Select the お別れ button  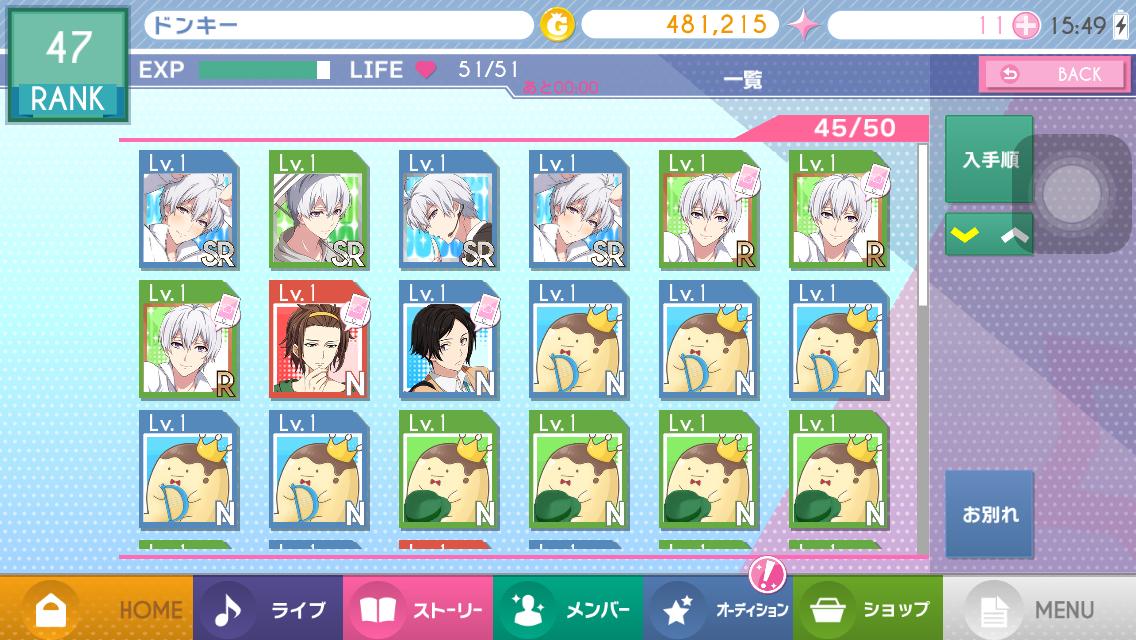(989, 514)
